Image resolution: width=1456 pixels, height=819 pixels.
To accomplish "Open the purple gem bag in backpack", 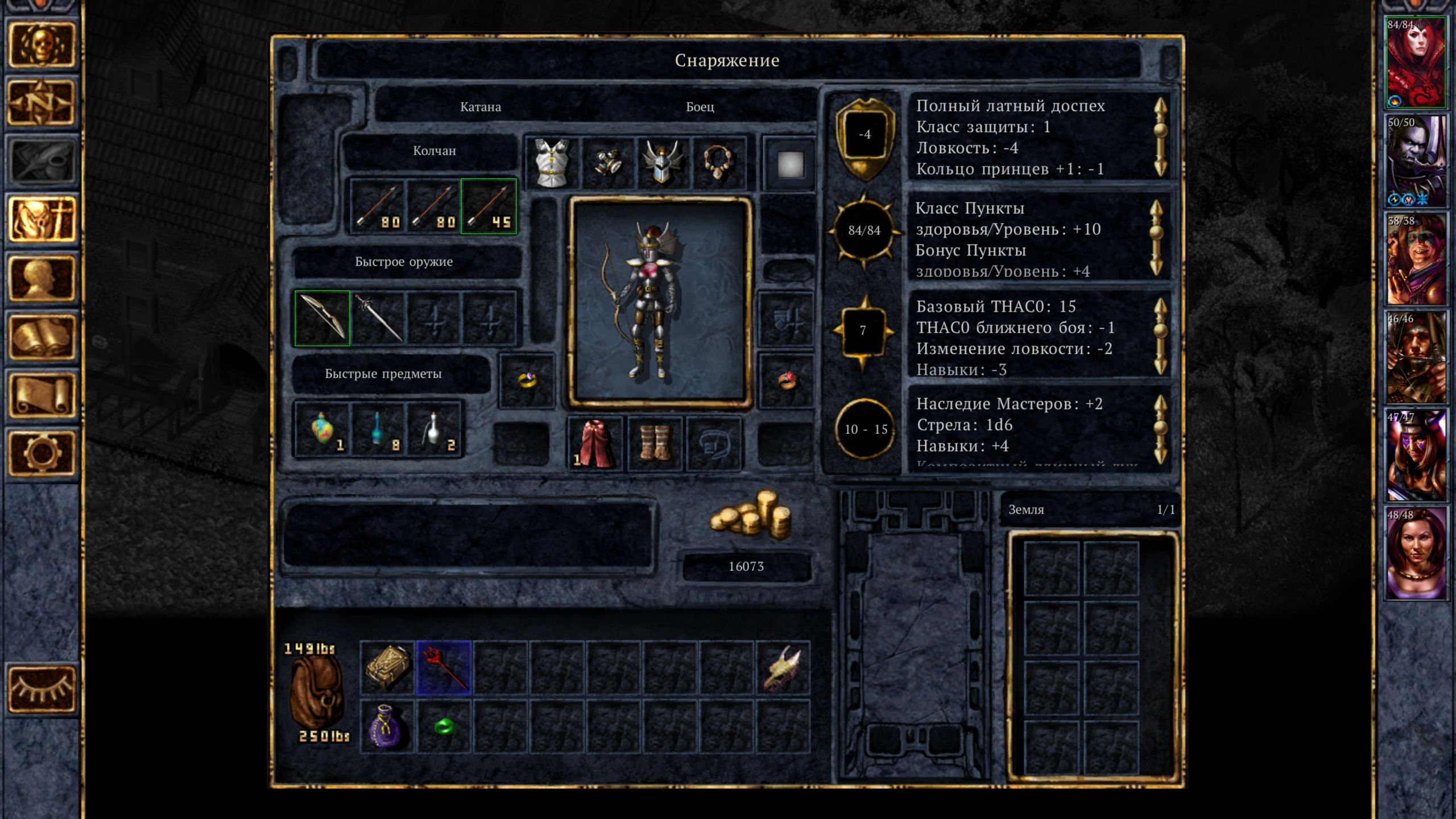I will click(x=387, y=726).
